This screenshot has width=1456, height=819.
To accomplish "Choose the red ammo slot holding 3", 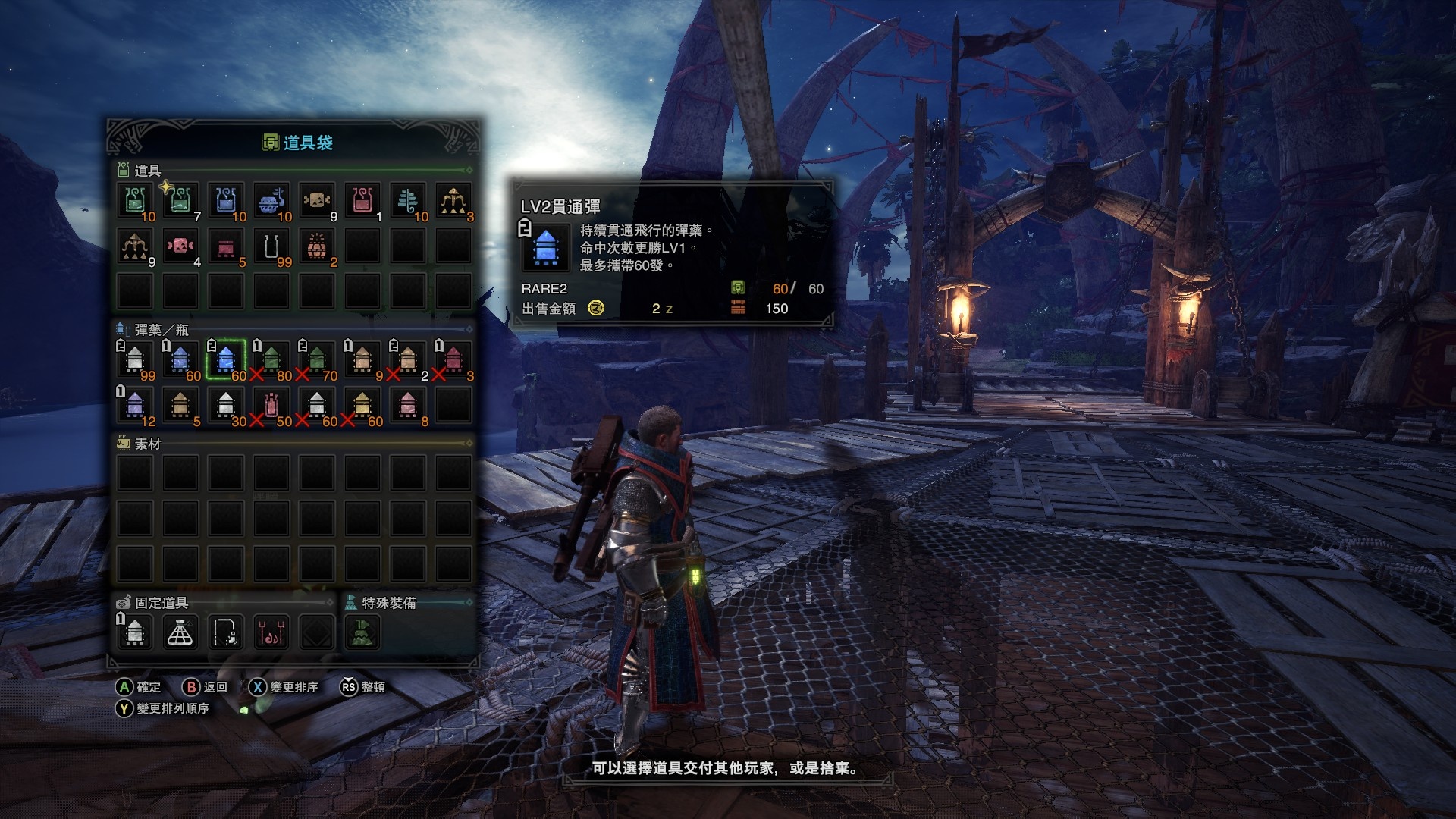I will (x=453, y=359).
